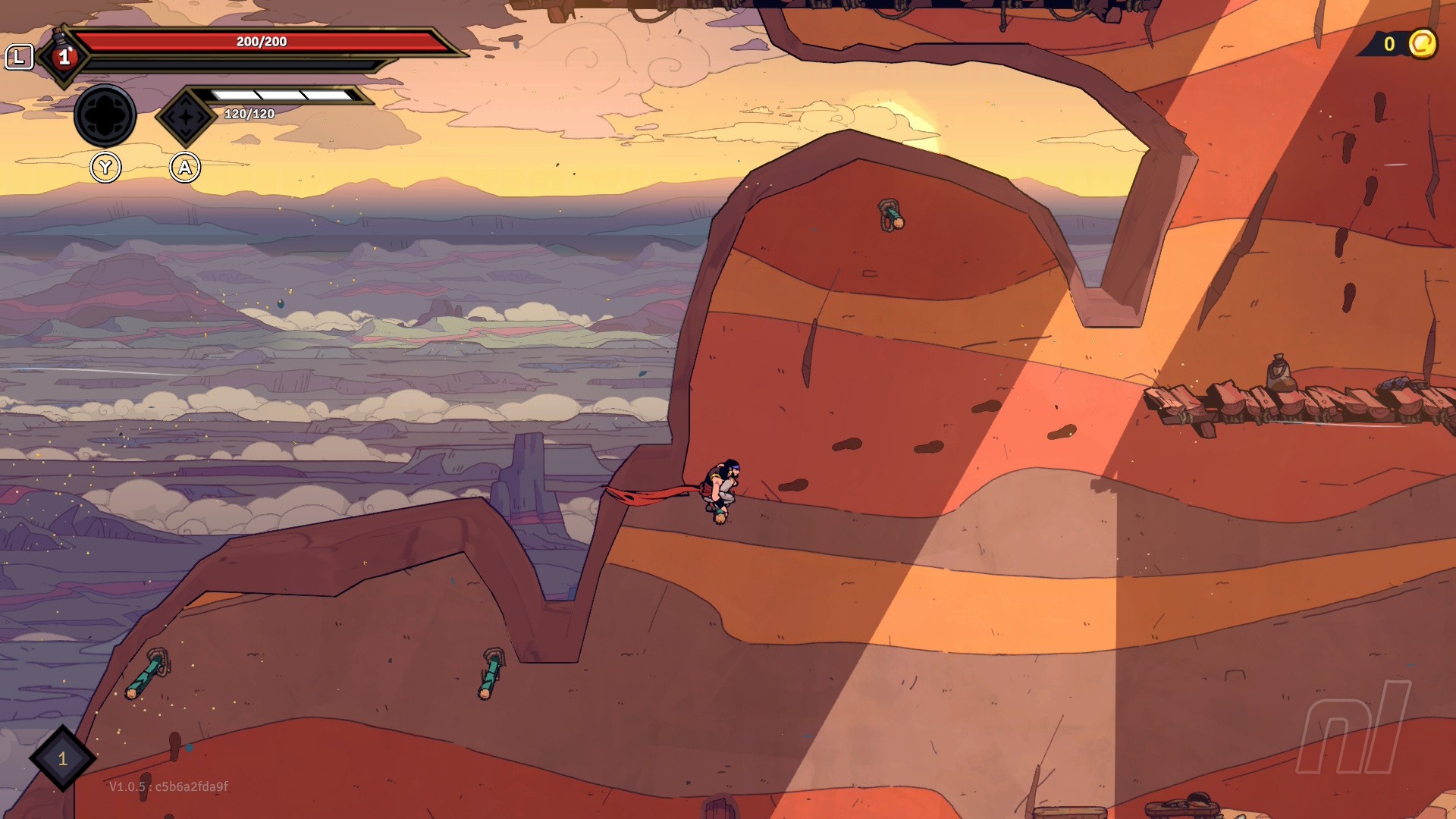Click the bottom-left diamond level badge
This screenshot has width=1456, height=819.
62,758
